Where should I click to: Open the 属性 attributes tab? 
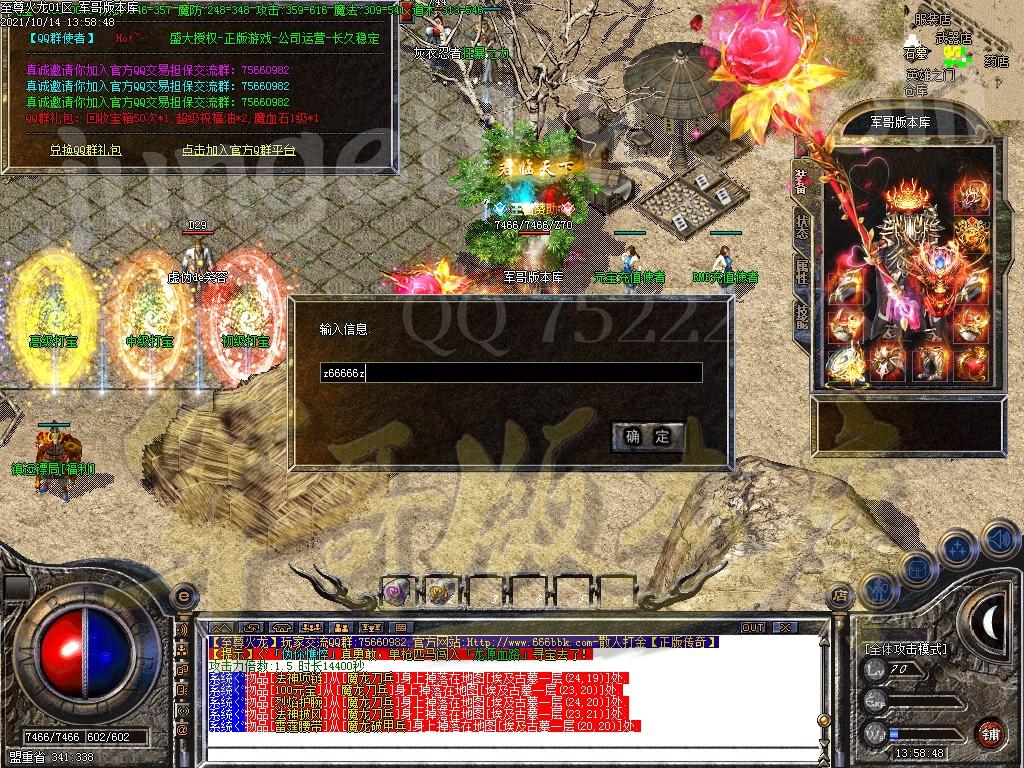[802, 271]
